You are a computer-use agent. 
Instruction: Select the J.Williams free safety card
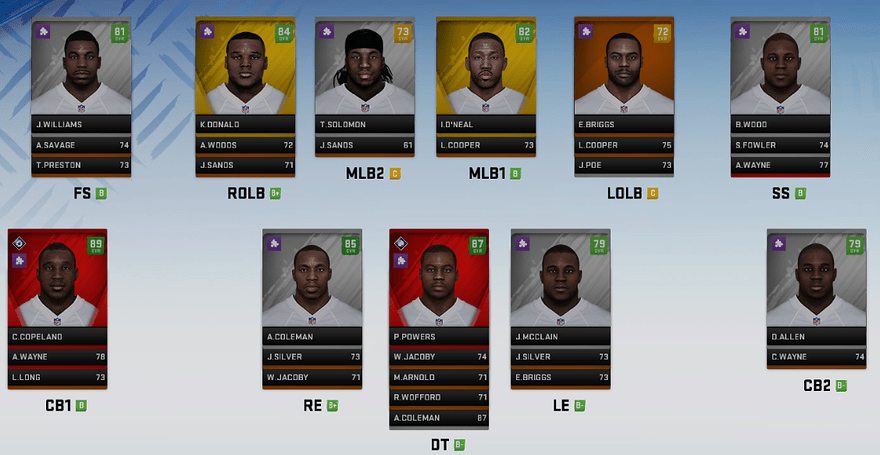pos(82,72)
